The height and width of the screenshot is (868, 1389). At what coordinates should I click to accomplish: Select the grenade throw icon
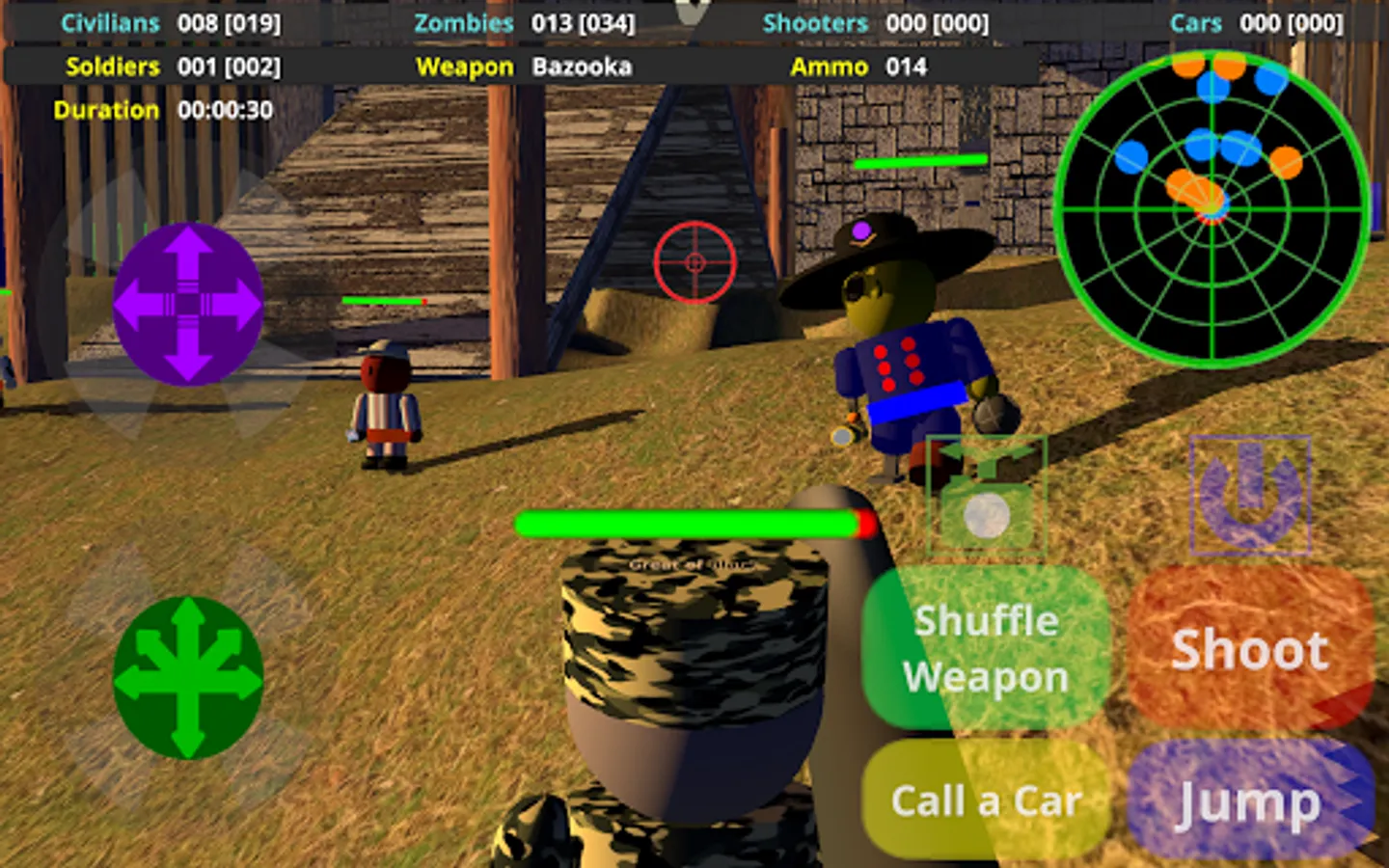pos(986,494)
